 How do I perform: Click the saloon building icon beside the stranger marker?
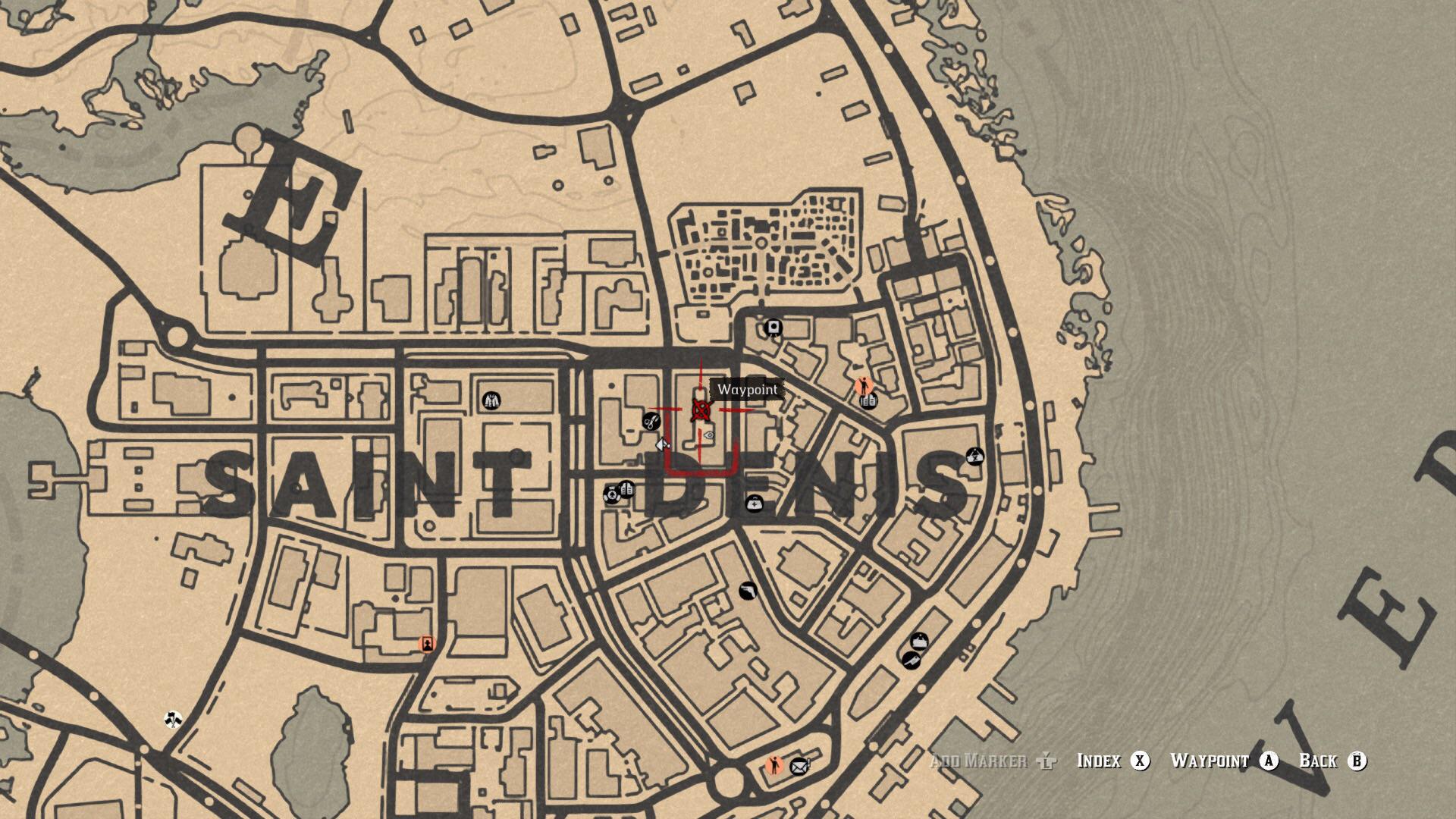tap(869, 400)
